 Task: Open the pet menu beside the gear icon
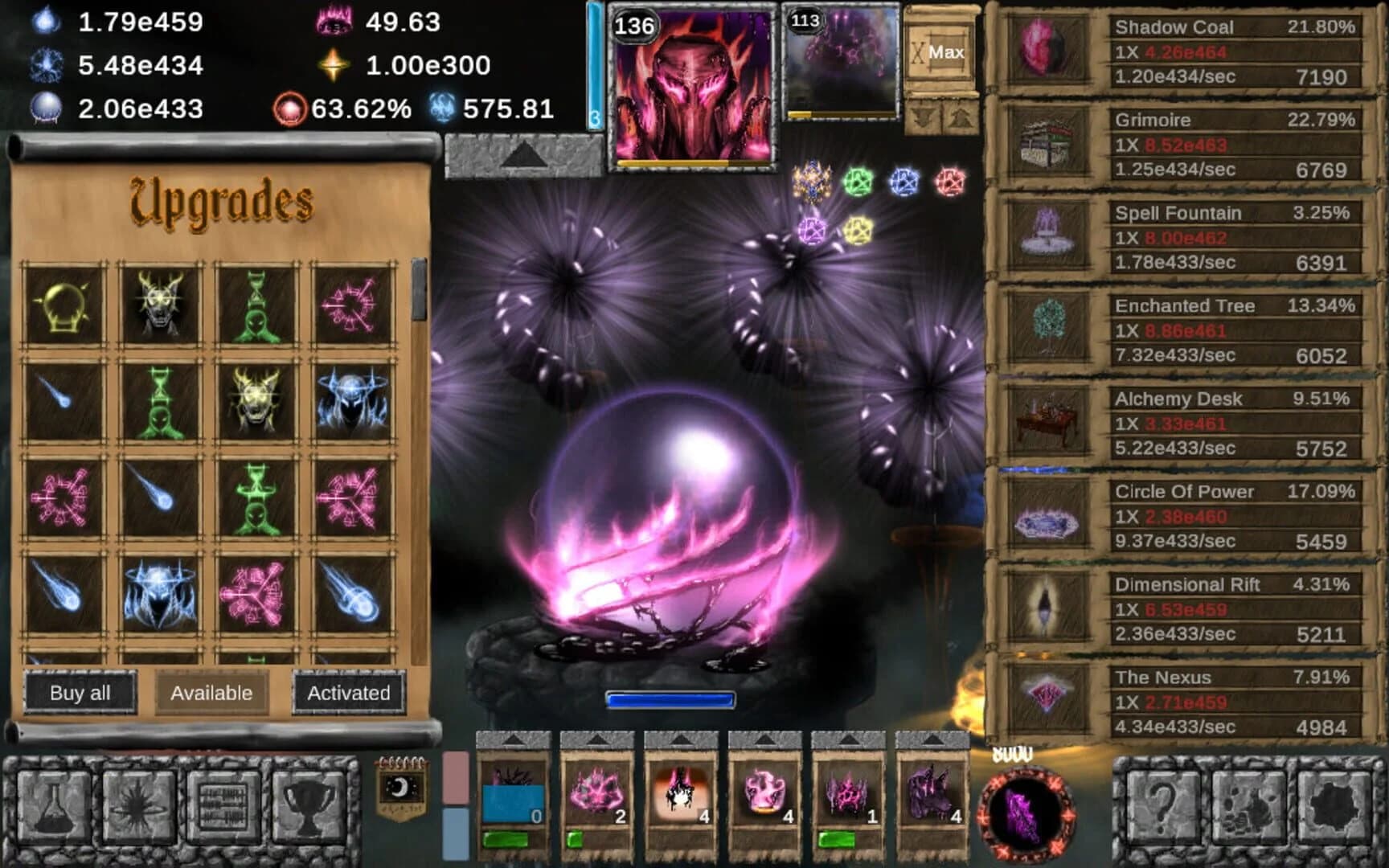1248,806
